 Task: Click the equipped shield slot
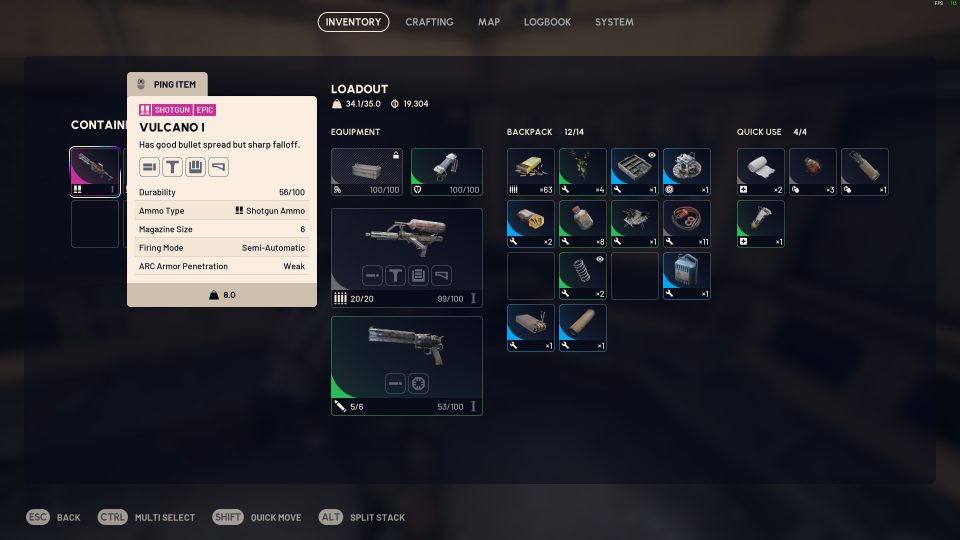coord(446,171)
